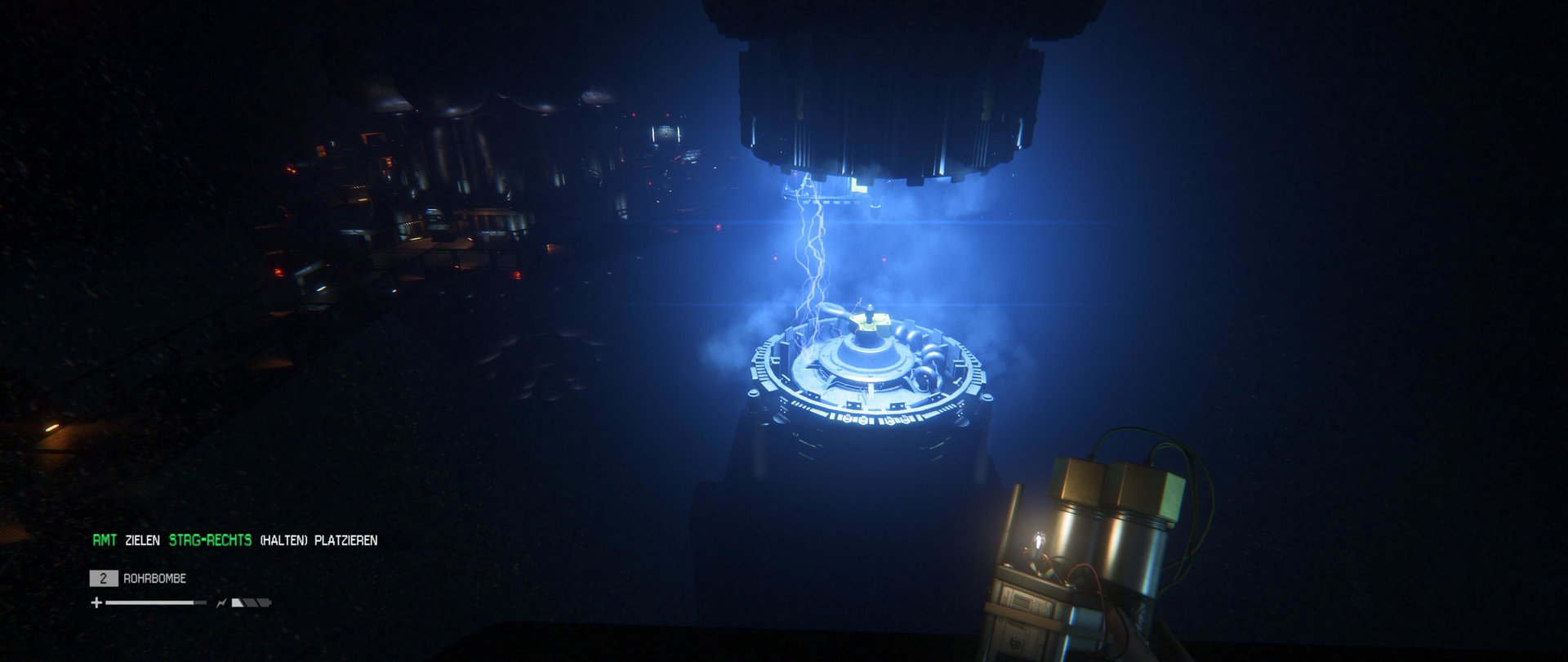Click the RMT keybind prompt
This screenshot has width=1568, height=662.
(x=104, y=539)
